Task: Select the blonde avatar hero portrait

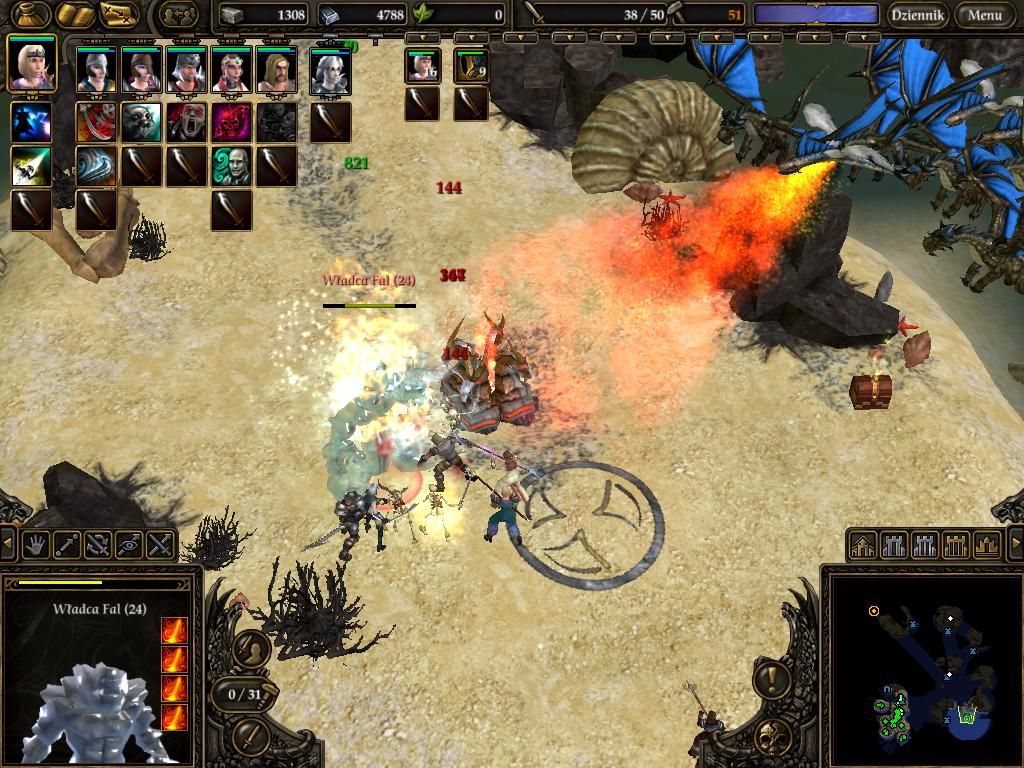Action: [x=31, y=66]
